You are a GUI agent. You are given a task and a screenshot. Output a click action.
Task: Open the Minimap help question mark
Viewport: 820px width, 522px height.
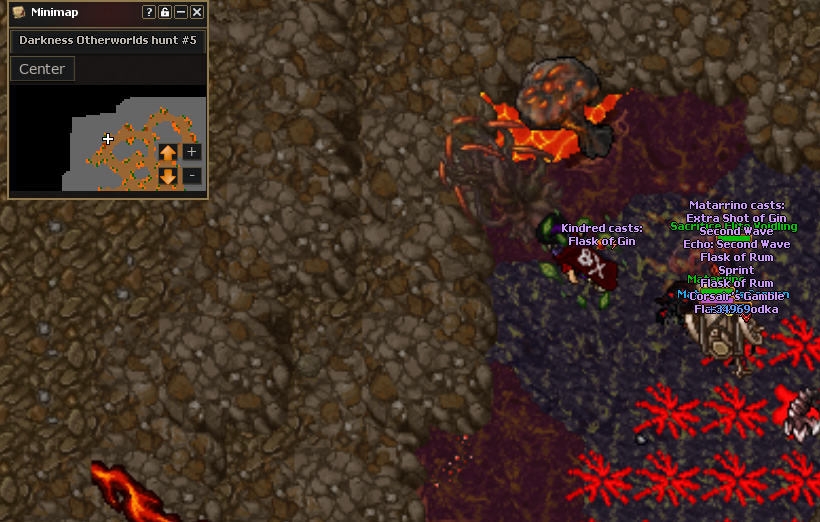(x=149, y=12)
